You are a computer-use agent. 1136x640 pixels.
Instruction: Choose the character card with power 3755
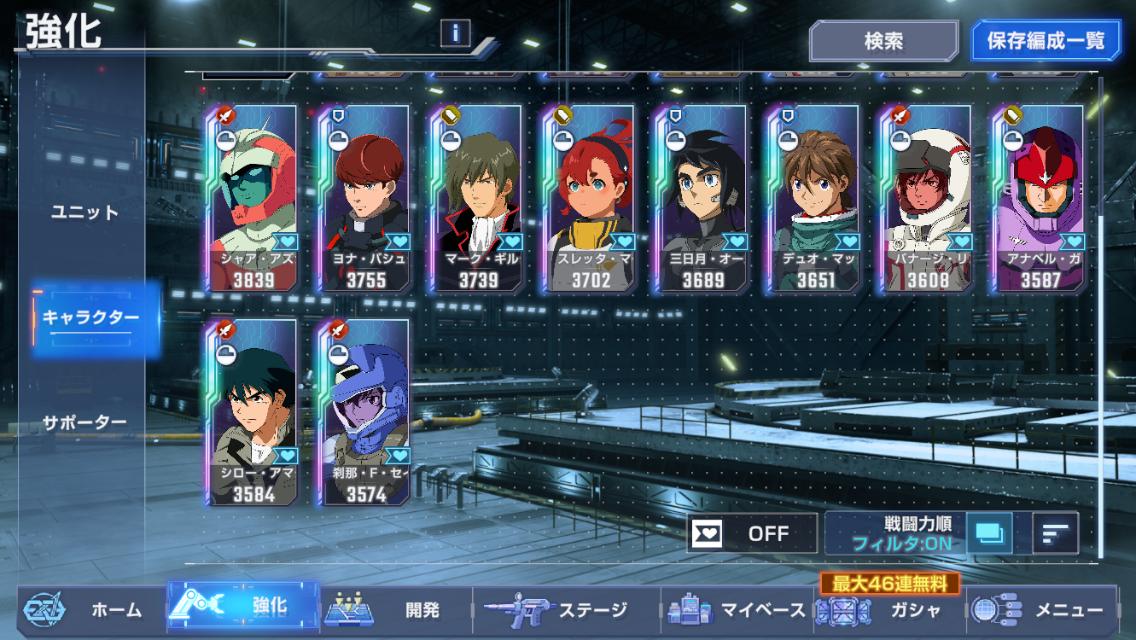[x=365, y=198]
